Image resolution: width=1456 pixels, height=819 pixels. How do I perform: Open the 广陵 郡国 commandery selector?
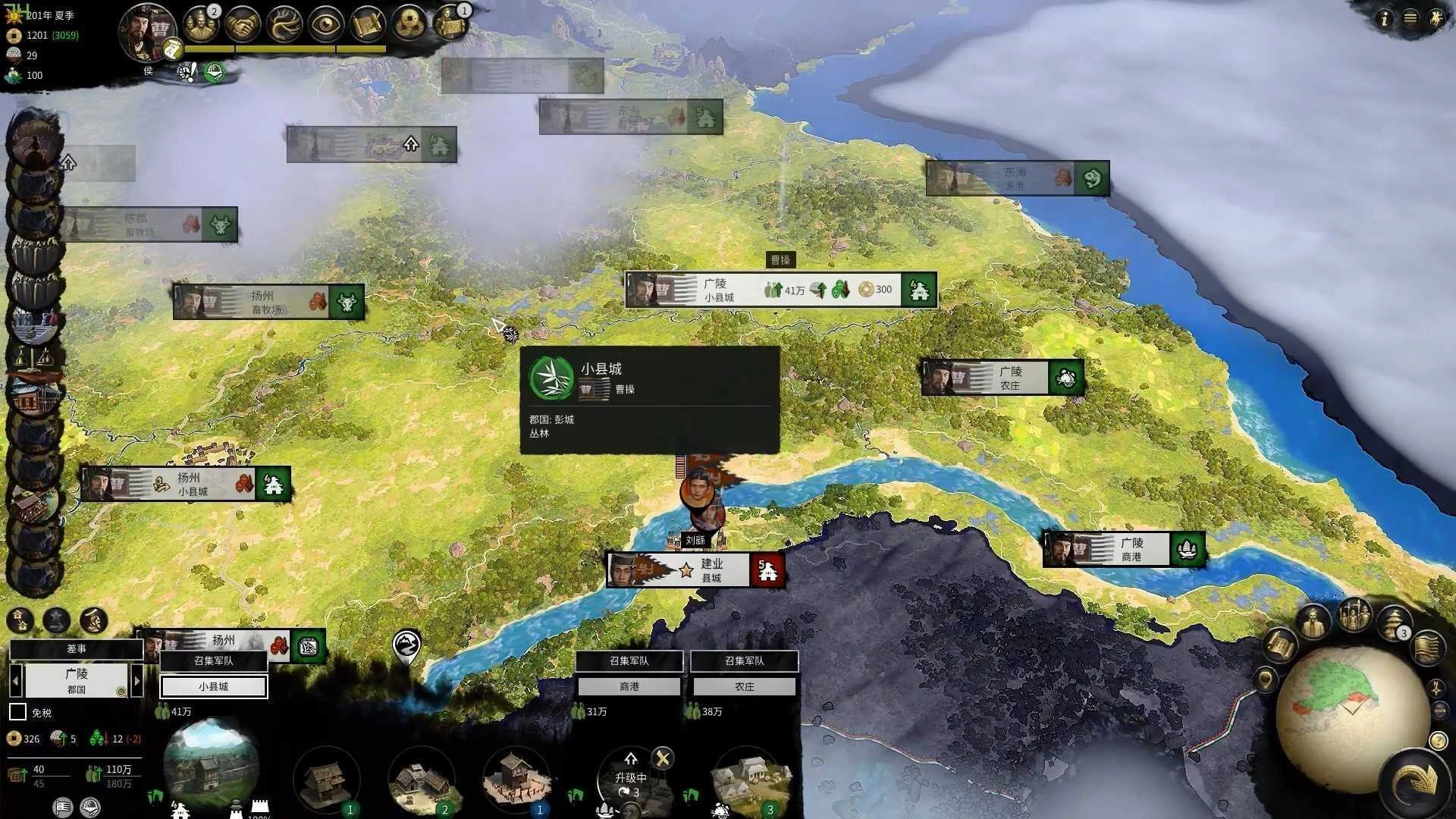click(77, 682)
